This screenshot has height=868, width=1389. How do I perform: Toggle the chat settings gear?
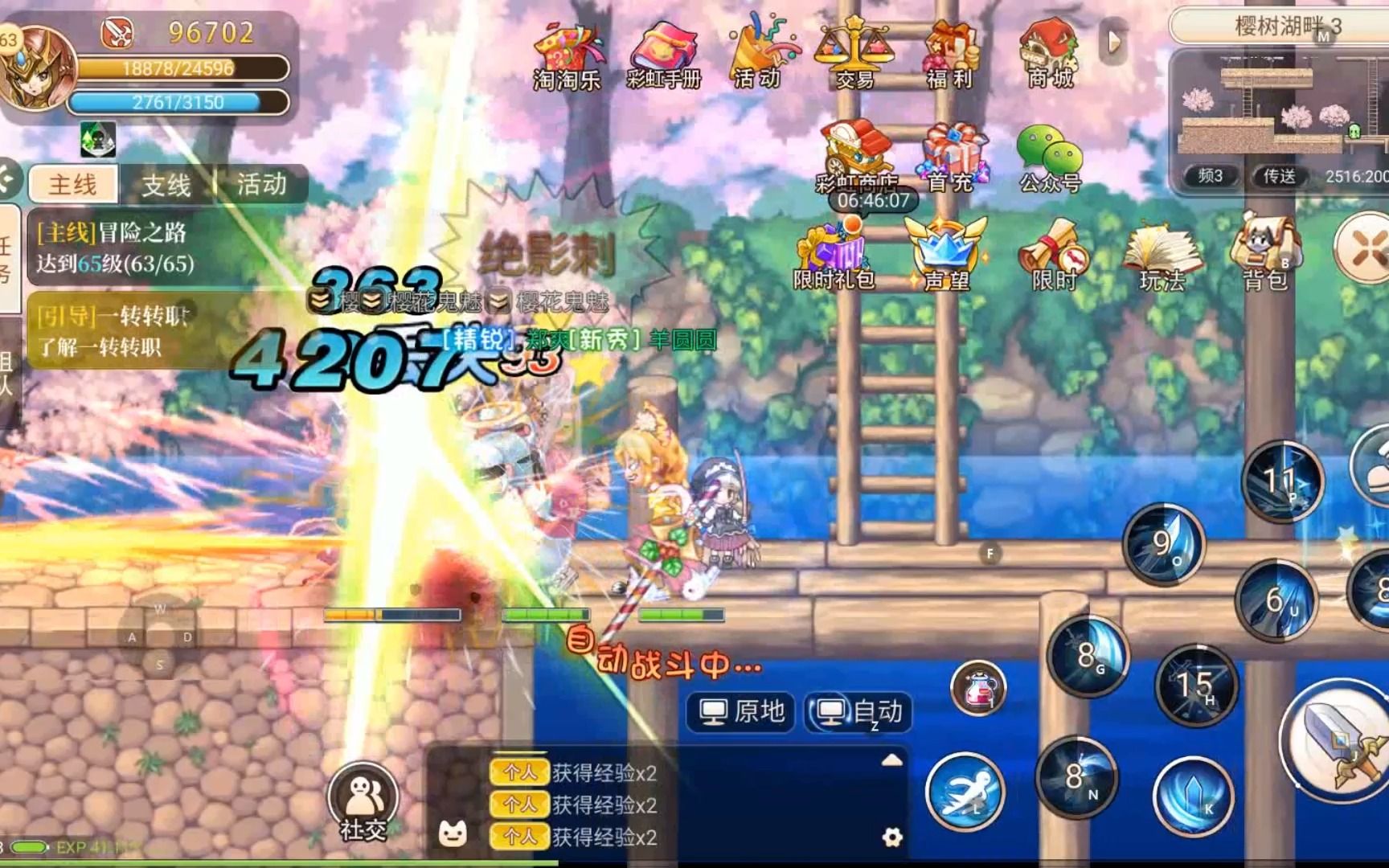(x=891, y=837)
